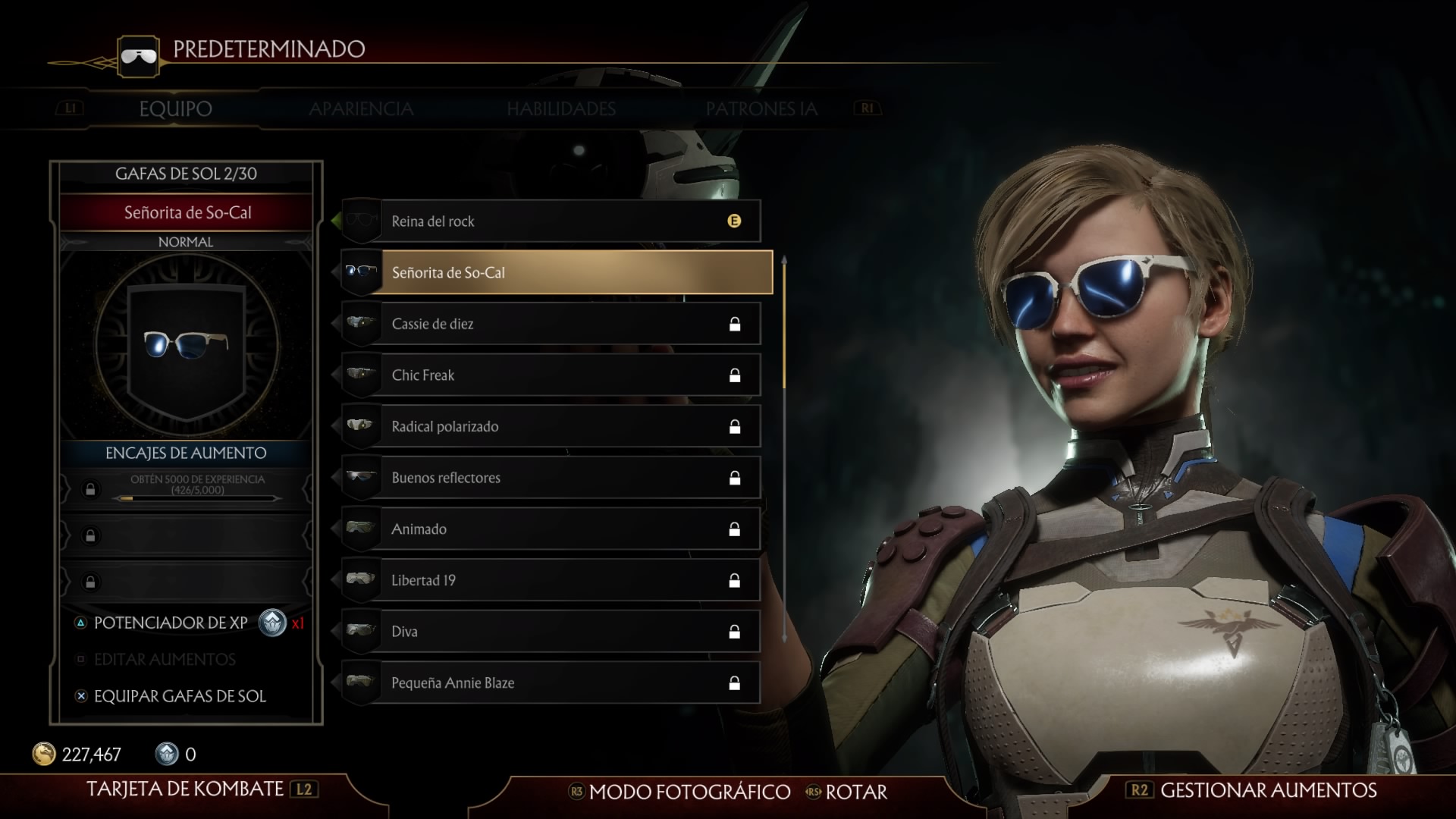Select Reina del rock sunglasses
The width and height of the screenshot is (1456, 819).
pyautogui.click(x=551, y=221)
